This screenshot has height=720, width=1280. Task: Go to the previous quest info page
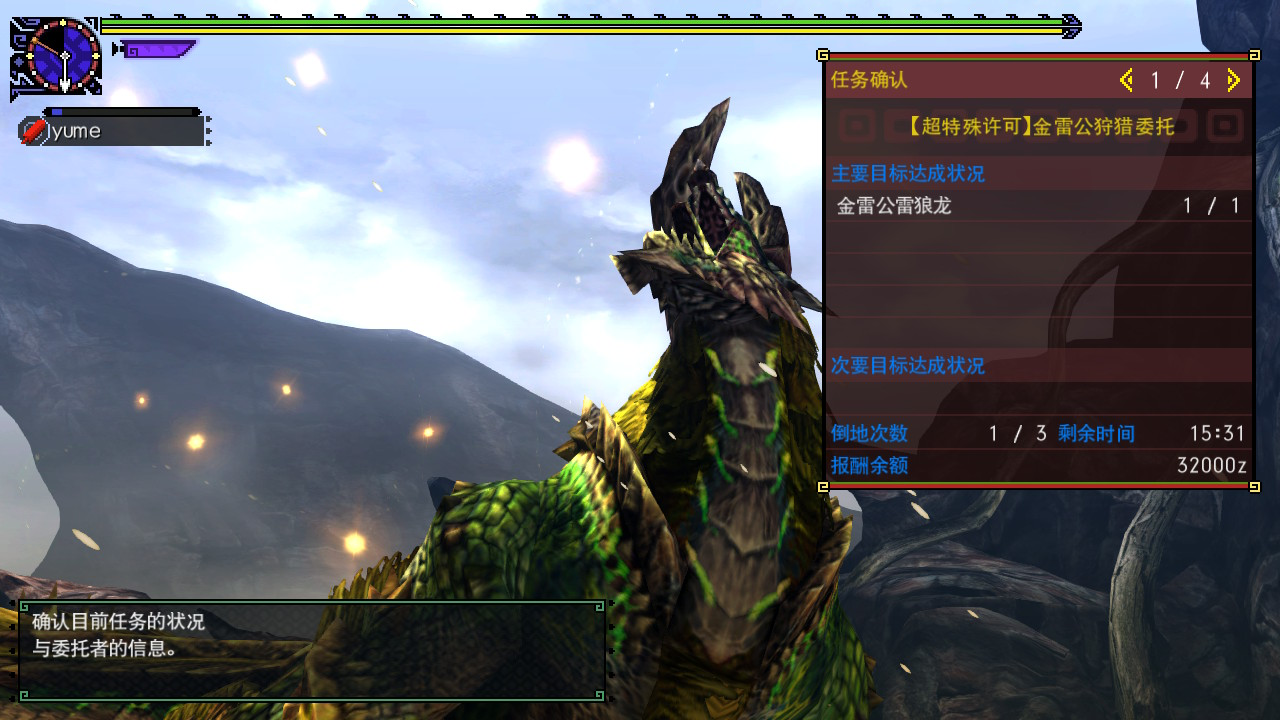pos(1127,81)
